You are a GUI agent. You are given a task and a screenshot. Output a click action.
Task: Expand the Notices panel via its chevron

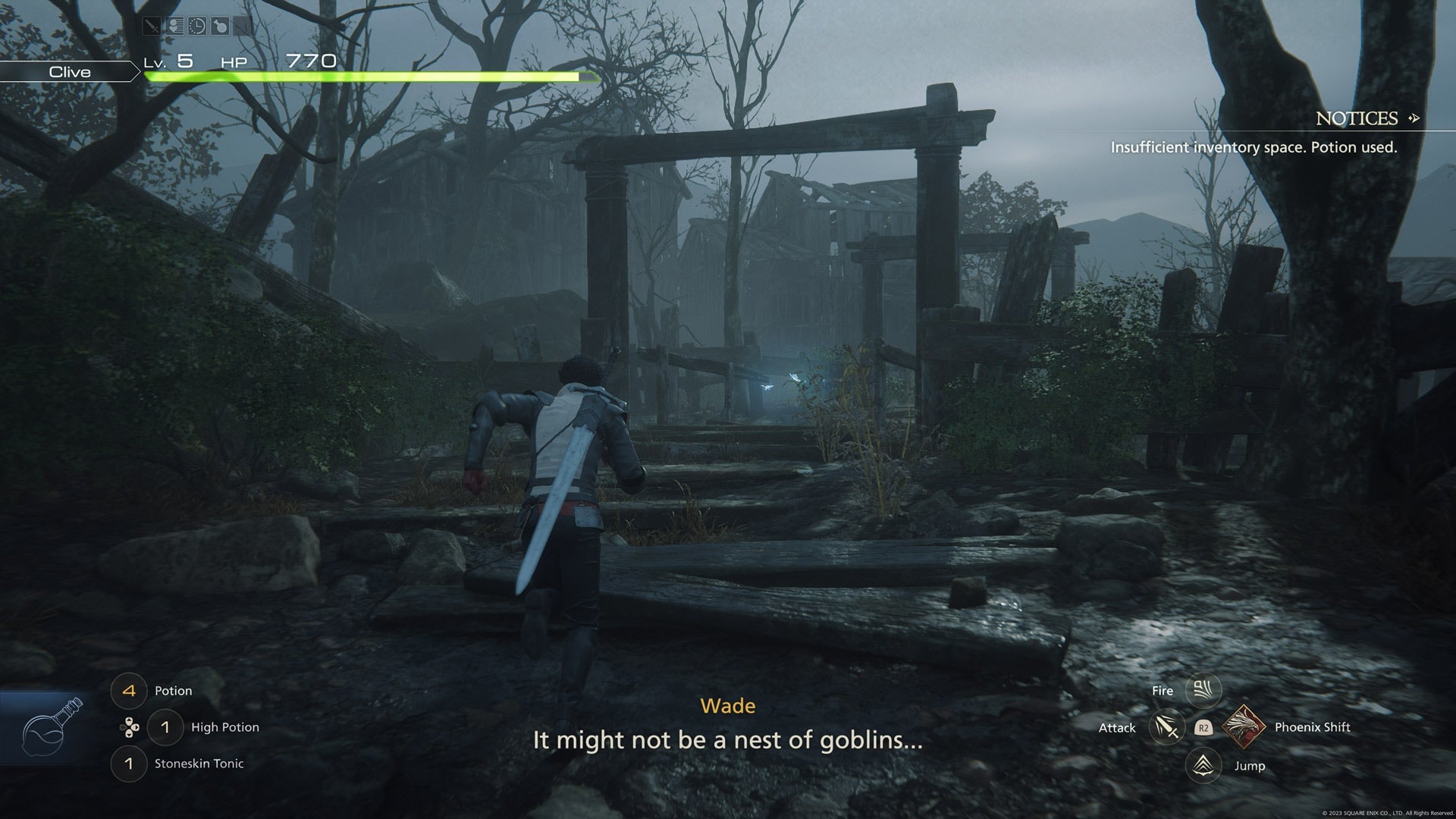coord(1412,119)
